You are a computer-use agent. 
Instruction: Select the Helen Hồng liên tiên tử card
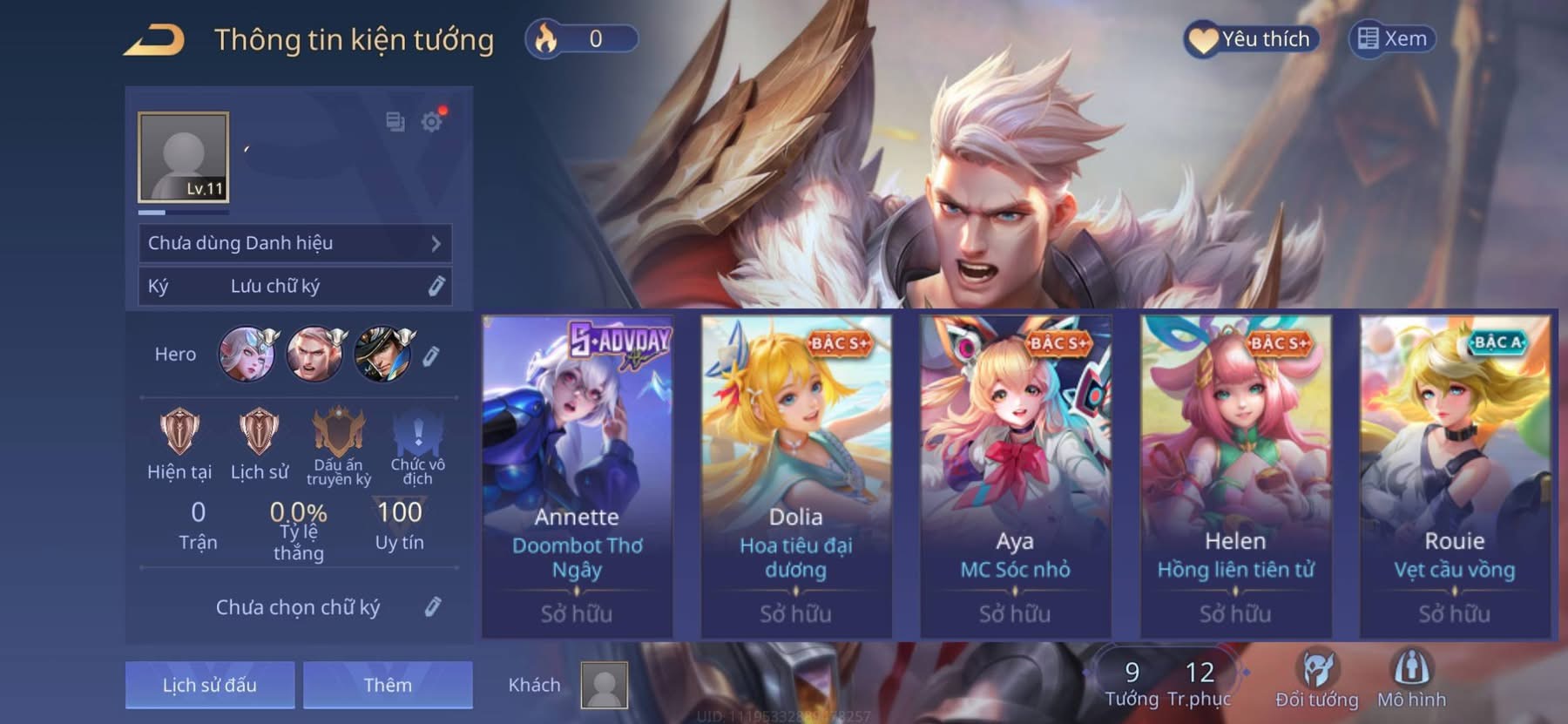[x=1235, y=475]
